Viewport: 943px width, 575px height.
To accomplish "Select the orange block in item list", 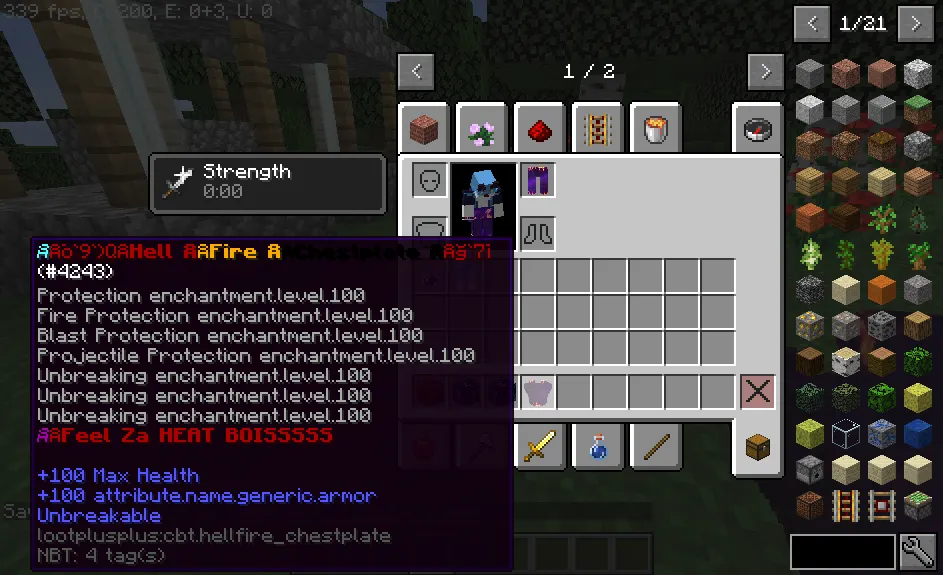I will pos(880,289).
